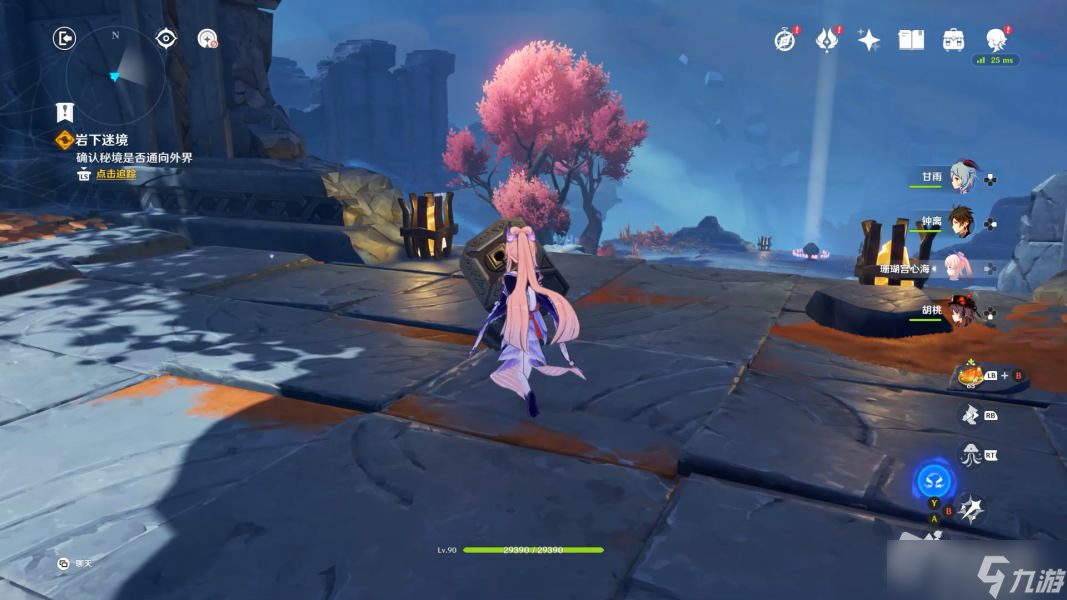Click the 点击追踪 tracking link

click(x=115, y=174)
